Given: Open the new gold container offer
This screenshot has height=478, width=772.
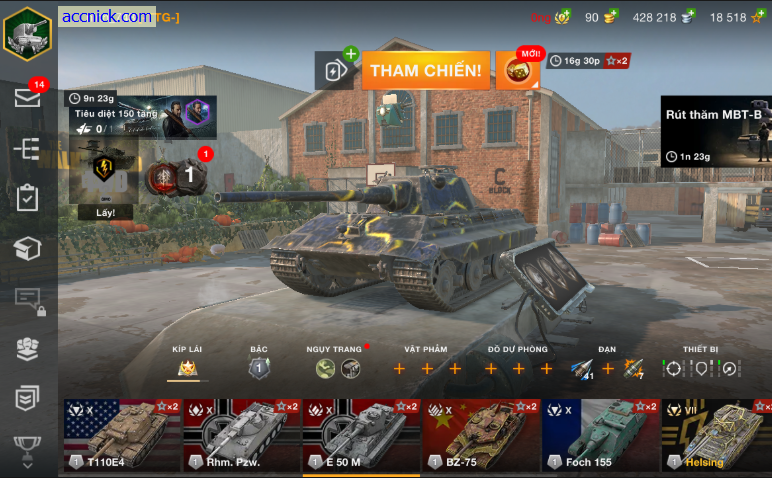Looking at the screenshot, I should coord(518,70).
